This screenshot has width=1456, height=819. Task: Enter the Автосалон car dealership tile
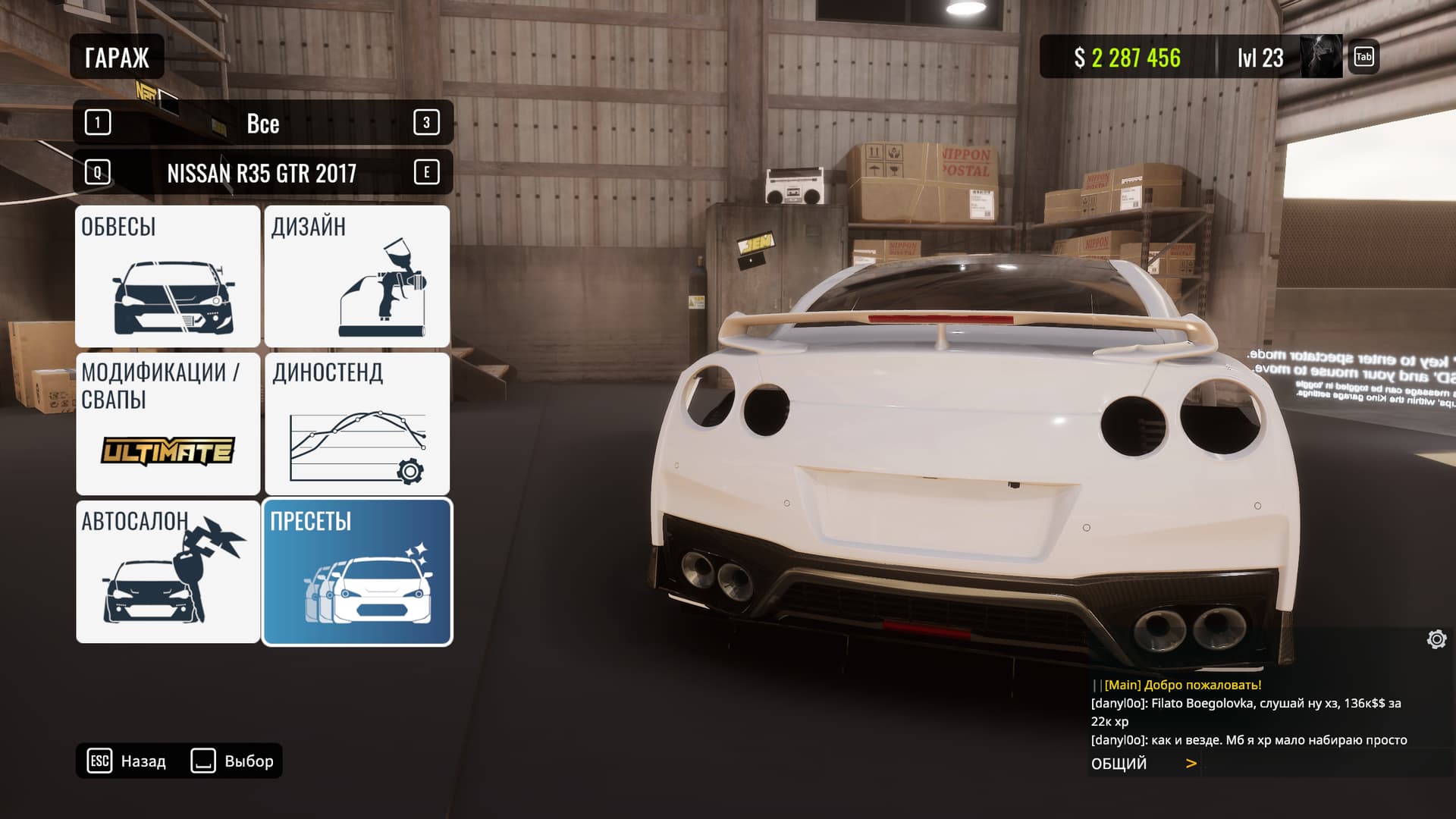(168, 571)
